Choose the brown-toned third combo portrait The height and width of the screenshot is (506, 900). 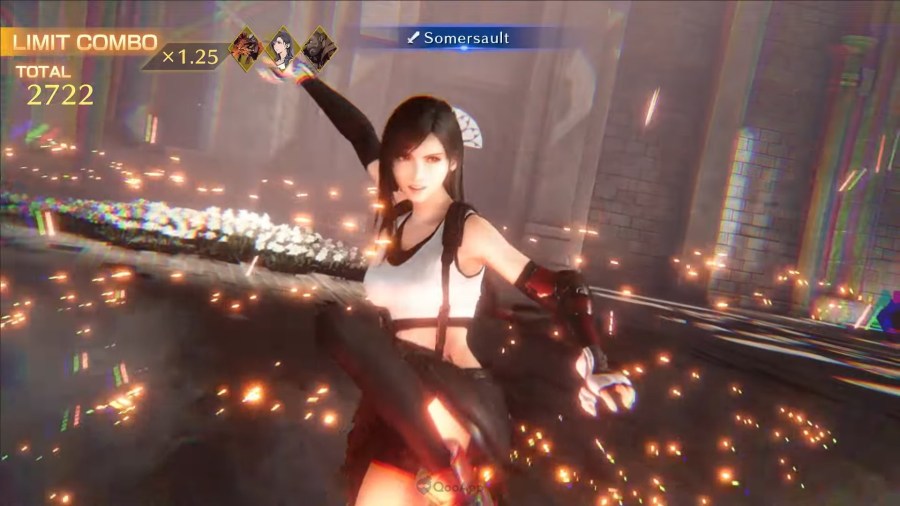click(318, 47)
